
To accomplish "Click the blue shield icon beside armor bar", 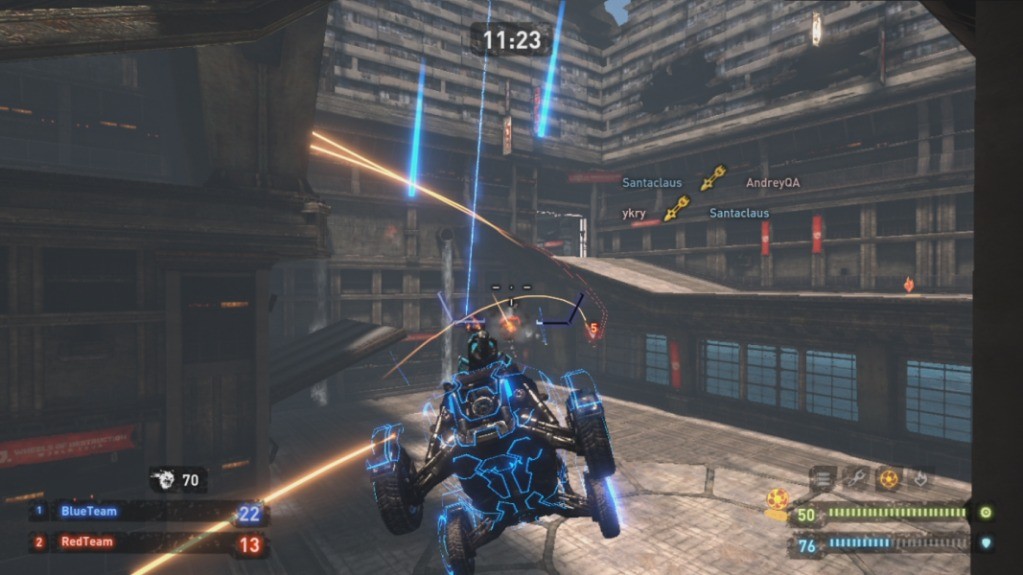I will pyautogui.click(x=985, y=545).
